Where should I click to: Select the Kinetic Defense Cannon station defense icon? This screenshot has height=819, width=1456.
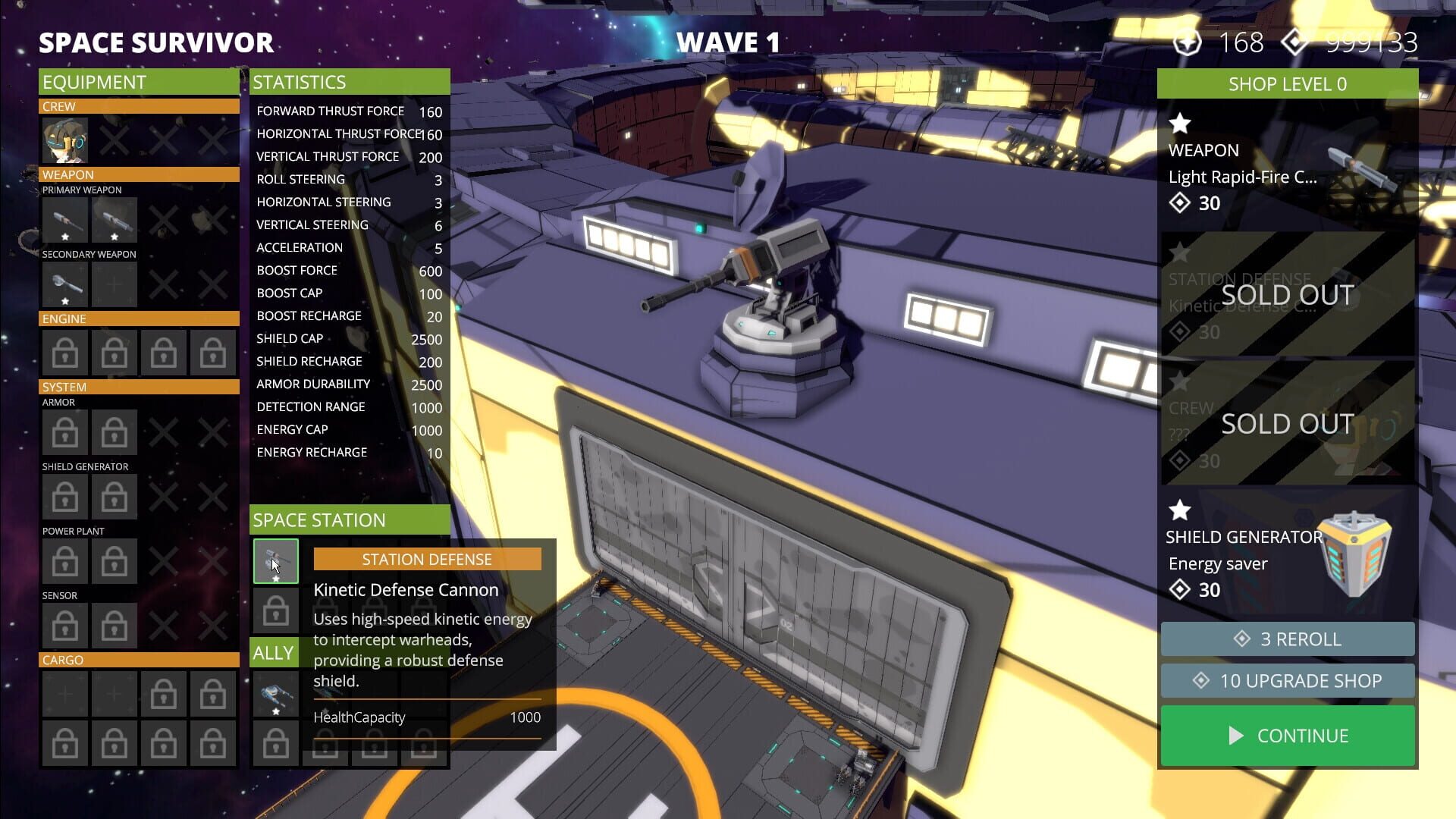click(275, 561)
